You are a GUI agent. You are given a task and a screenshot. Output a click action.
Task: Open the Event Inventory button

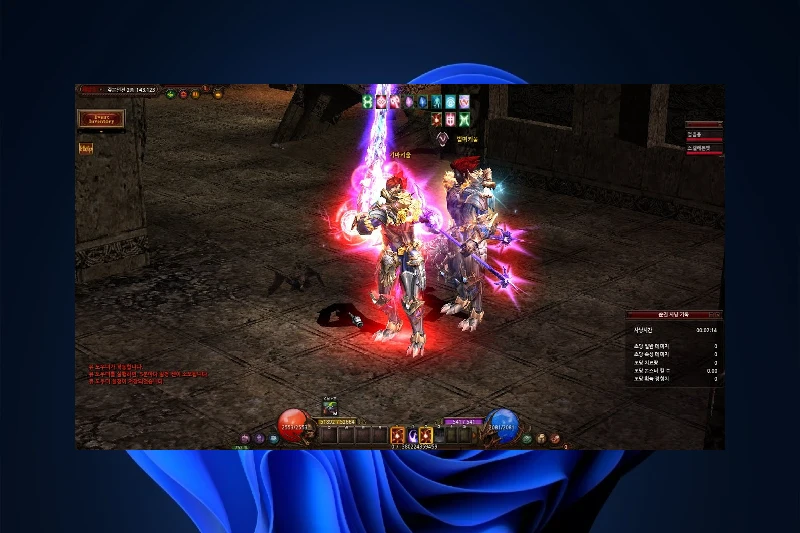(101, 118)
